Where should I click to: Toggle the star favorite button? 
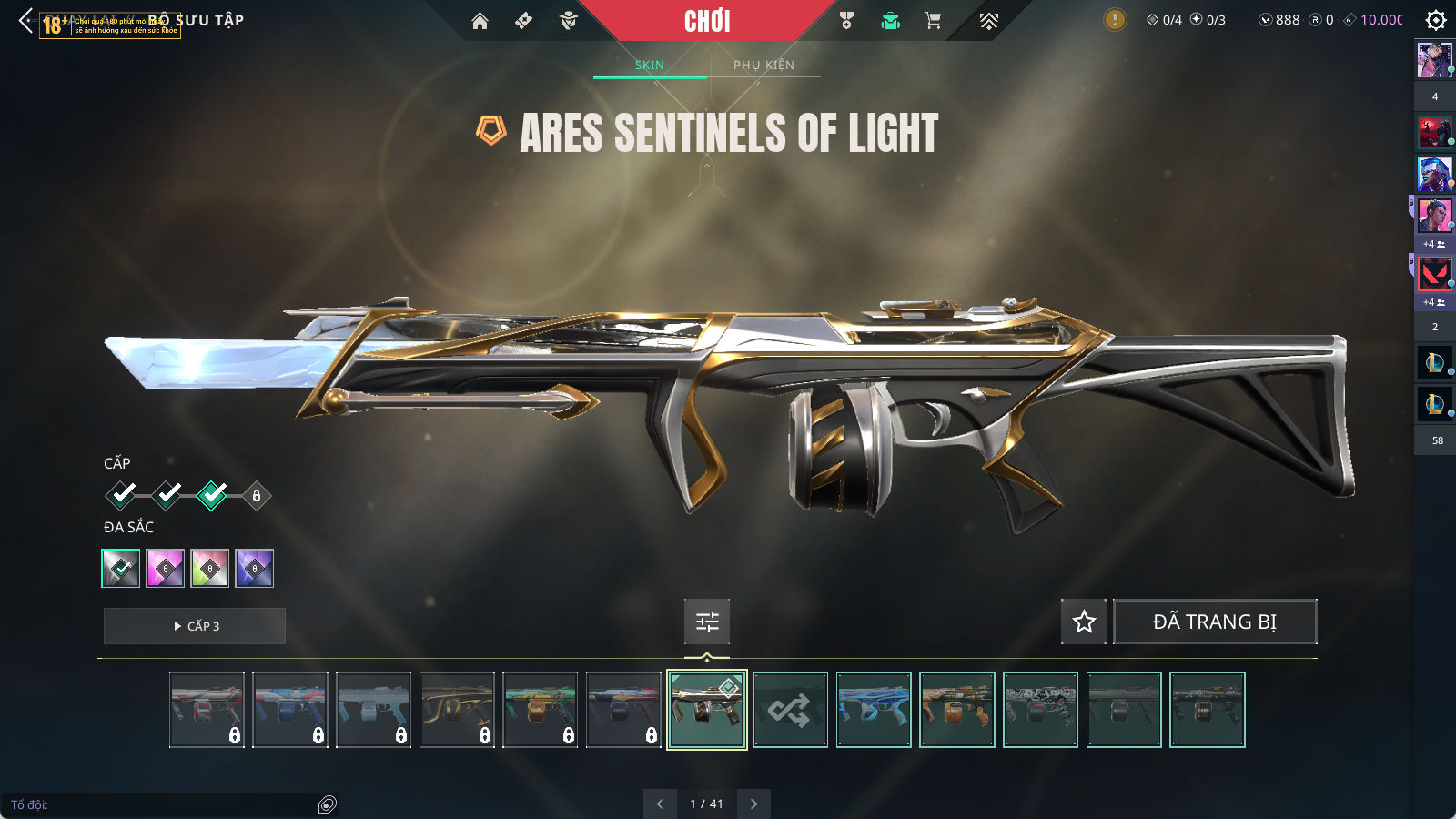(x=1084, y=622)
